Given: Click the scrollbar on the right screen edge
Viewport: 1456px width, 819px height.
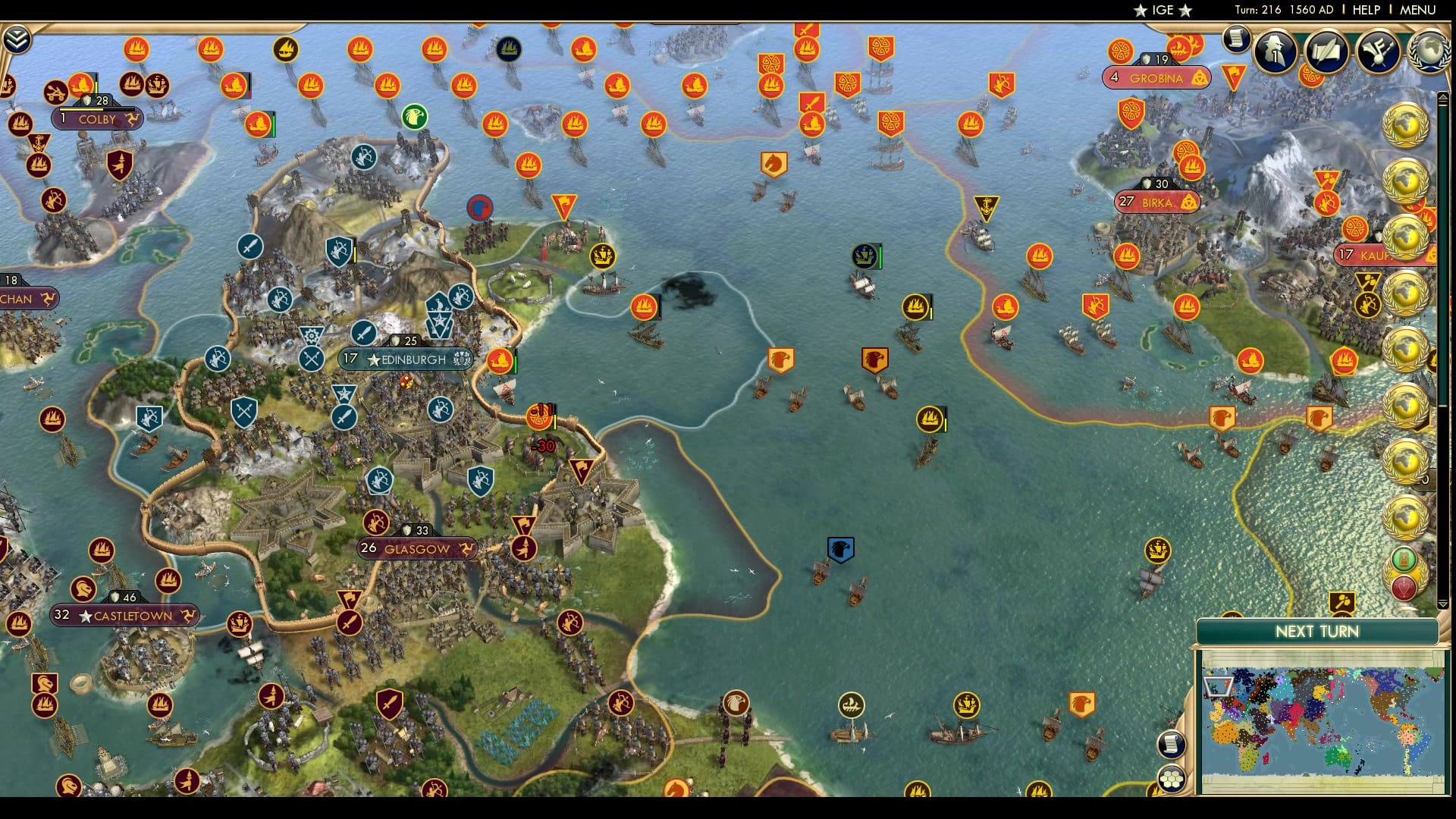Looking at the screenshot, I should [1443, 303].
